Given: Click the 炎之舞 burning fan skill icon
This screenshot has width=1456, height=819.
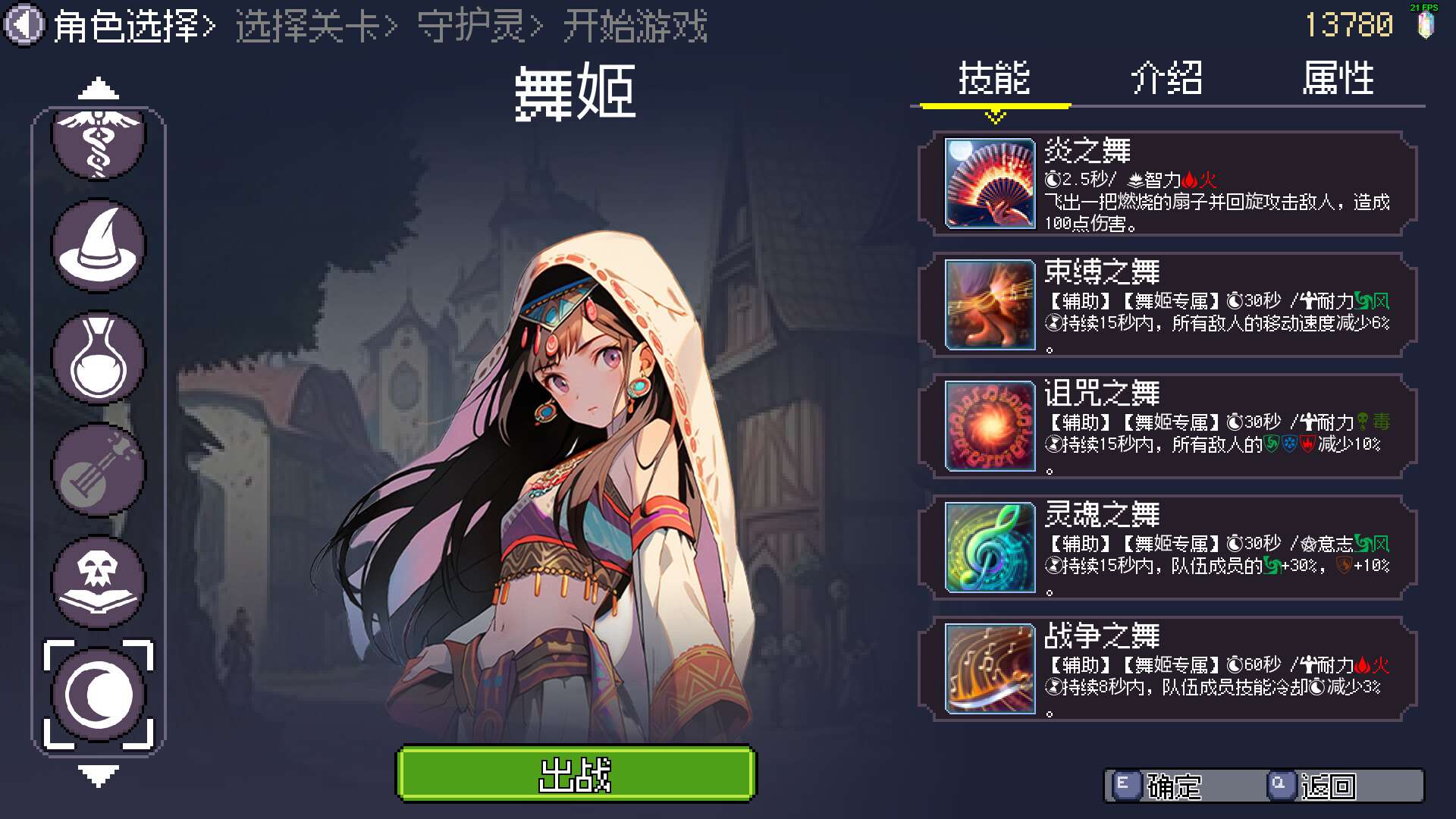Looking at the screenshot, I should (990, 185).
